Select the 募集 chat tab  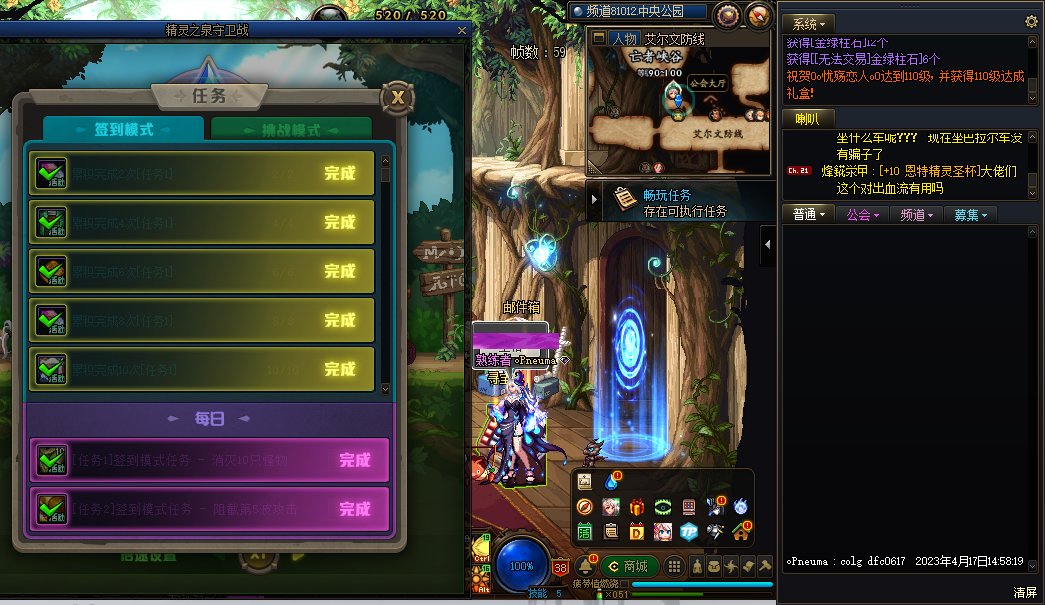pyautogui.click(x=970, y=215)
